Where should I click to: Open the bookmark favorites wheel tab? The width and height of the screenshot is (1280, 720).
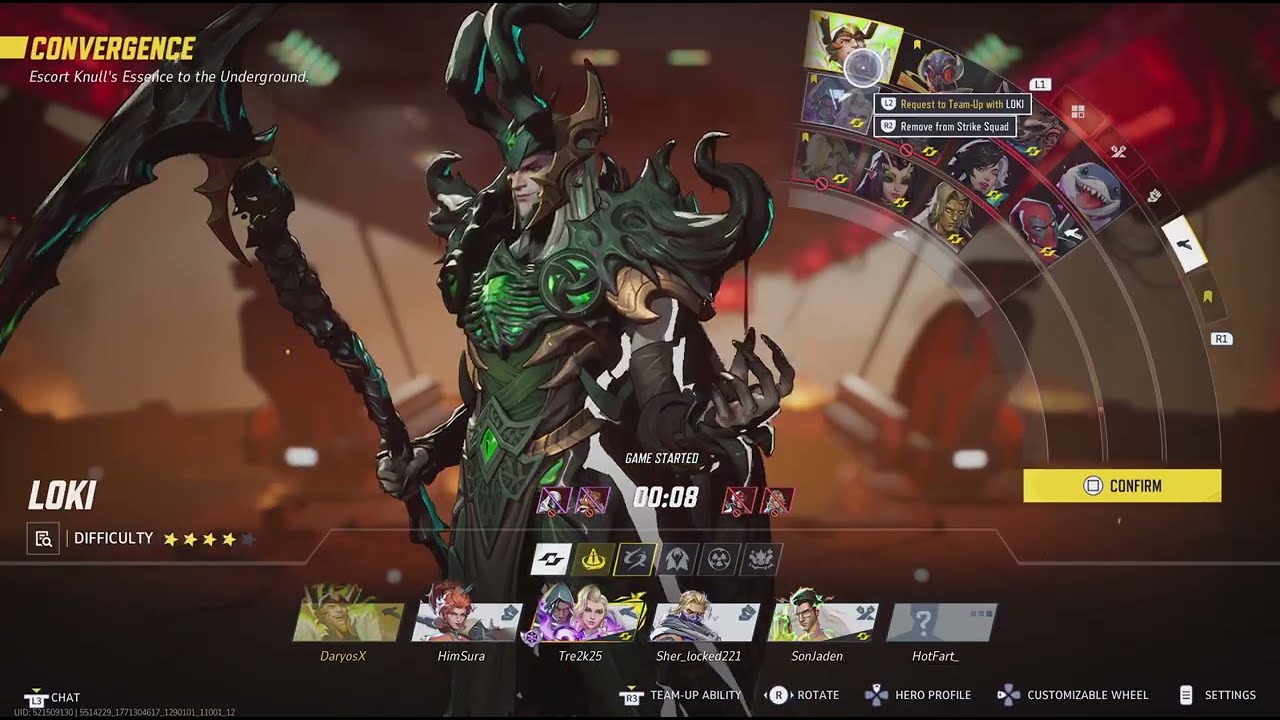point(1207,297)
